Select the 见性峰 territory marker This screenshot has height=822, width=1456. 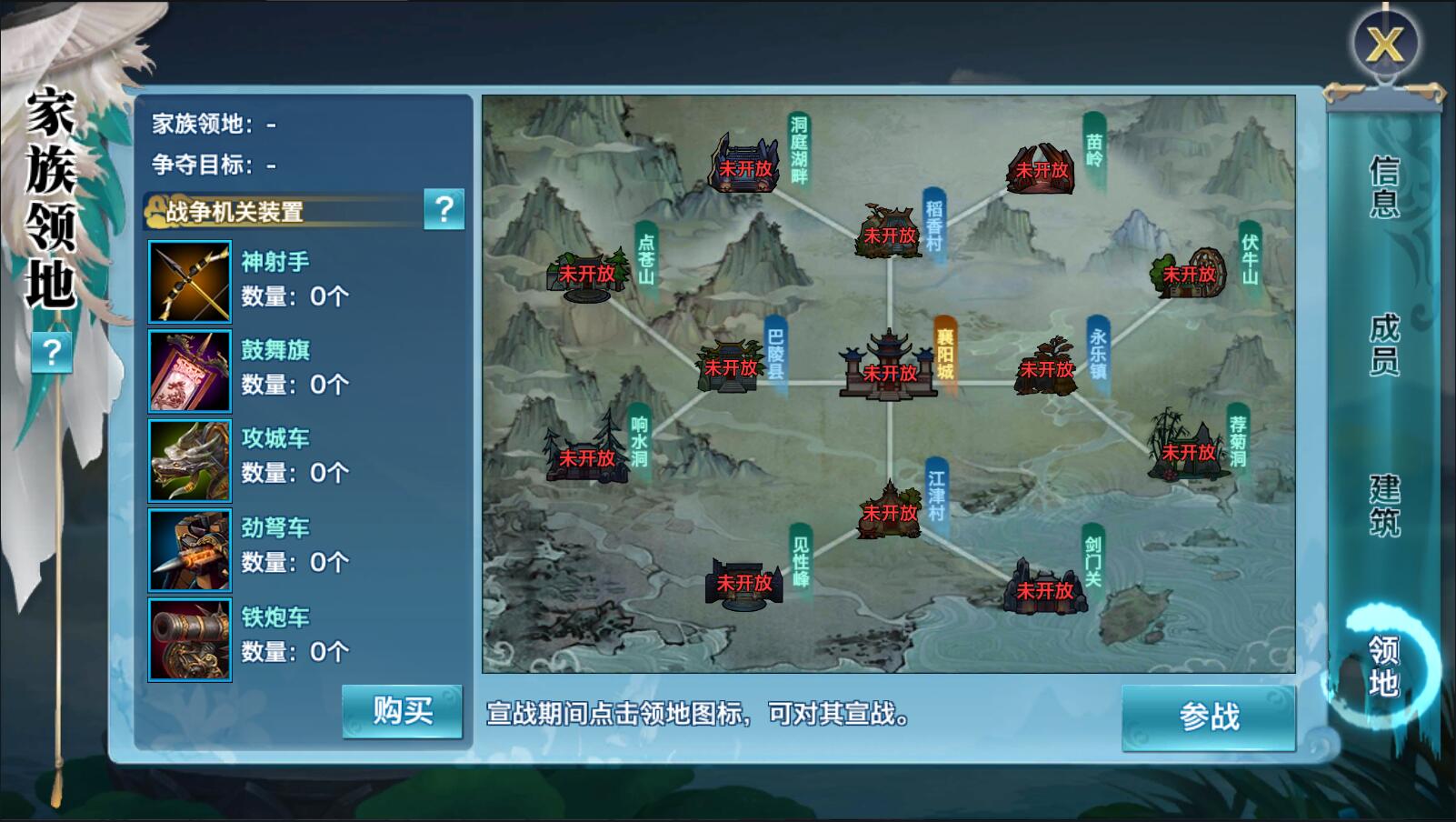click(744, 580)
